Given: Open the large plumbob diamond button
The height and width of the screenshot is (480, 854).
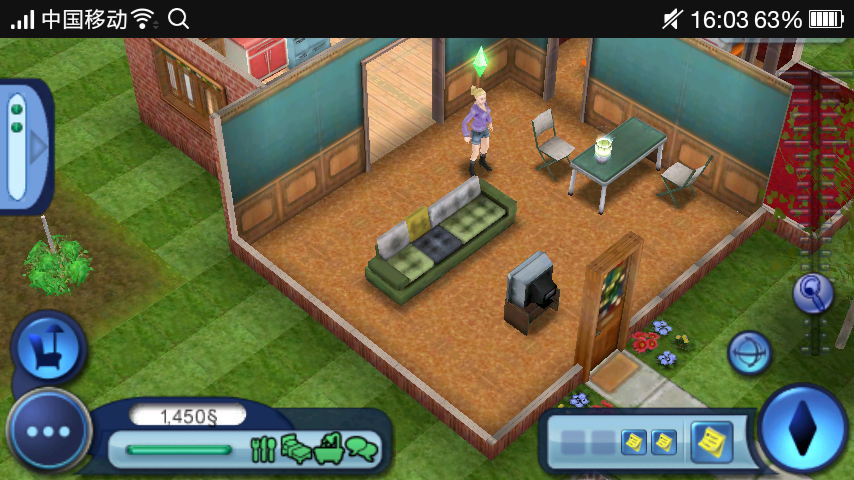Looking at the screenshot, I should (802, 428).
